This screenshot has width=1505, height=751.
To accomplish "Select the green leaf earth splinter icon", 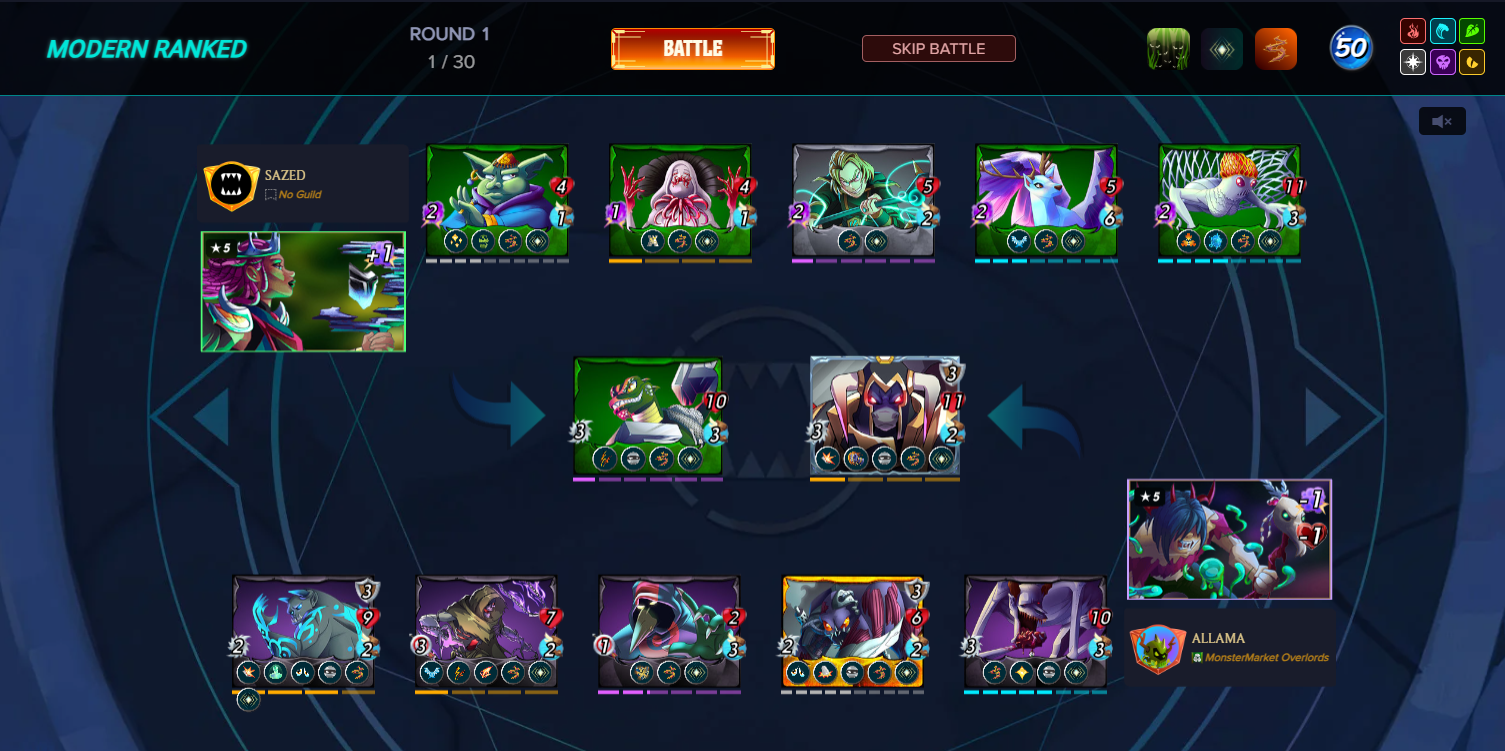I will 1472,30.
